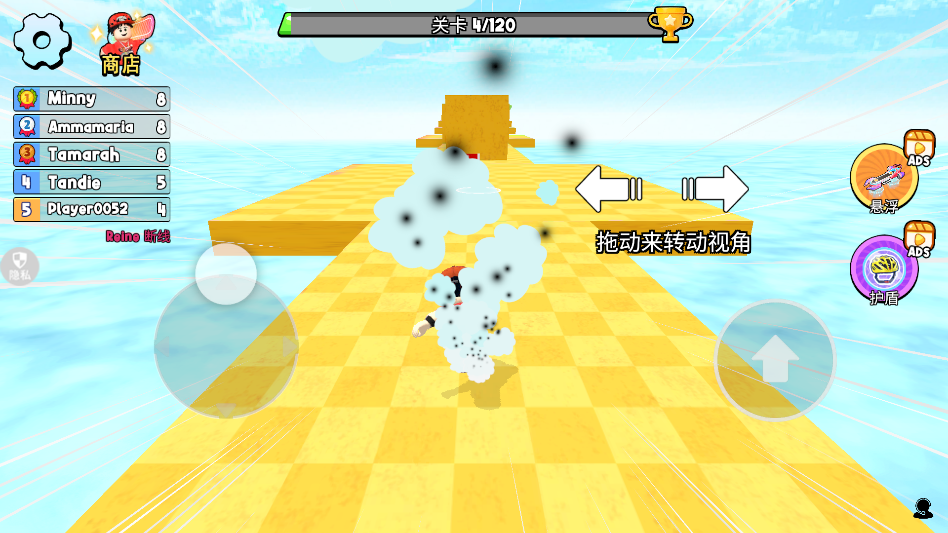The width and height of the screenshot is (948, 533).
Task: Select Player0052's leaderboard row
Action: pos(91,210)
